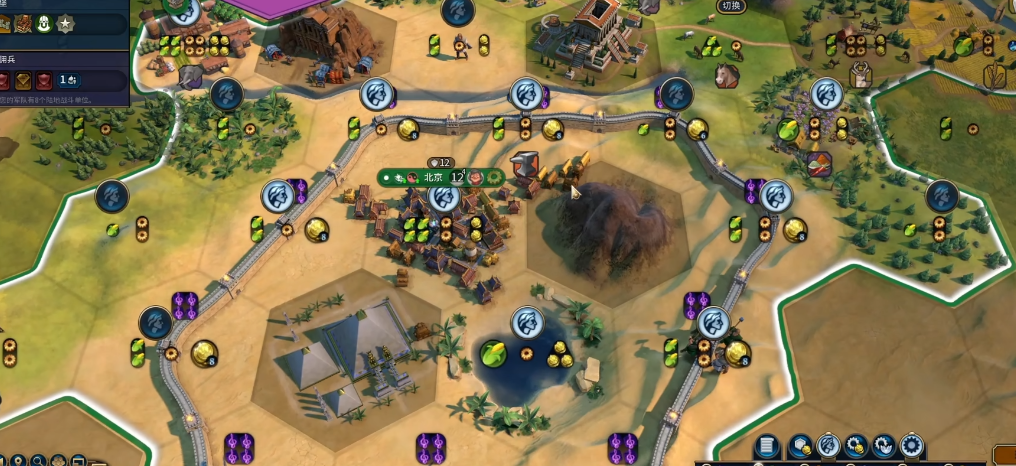Viewport: 1016px width, 466px height.
Task: Click the grey star badge icon
Action: click(65, 23)
